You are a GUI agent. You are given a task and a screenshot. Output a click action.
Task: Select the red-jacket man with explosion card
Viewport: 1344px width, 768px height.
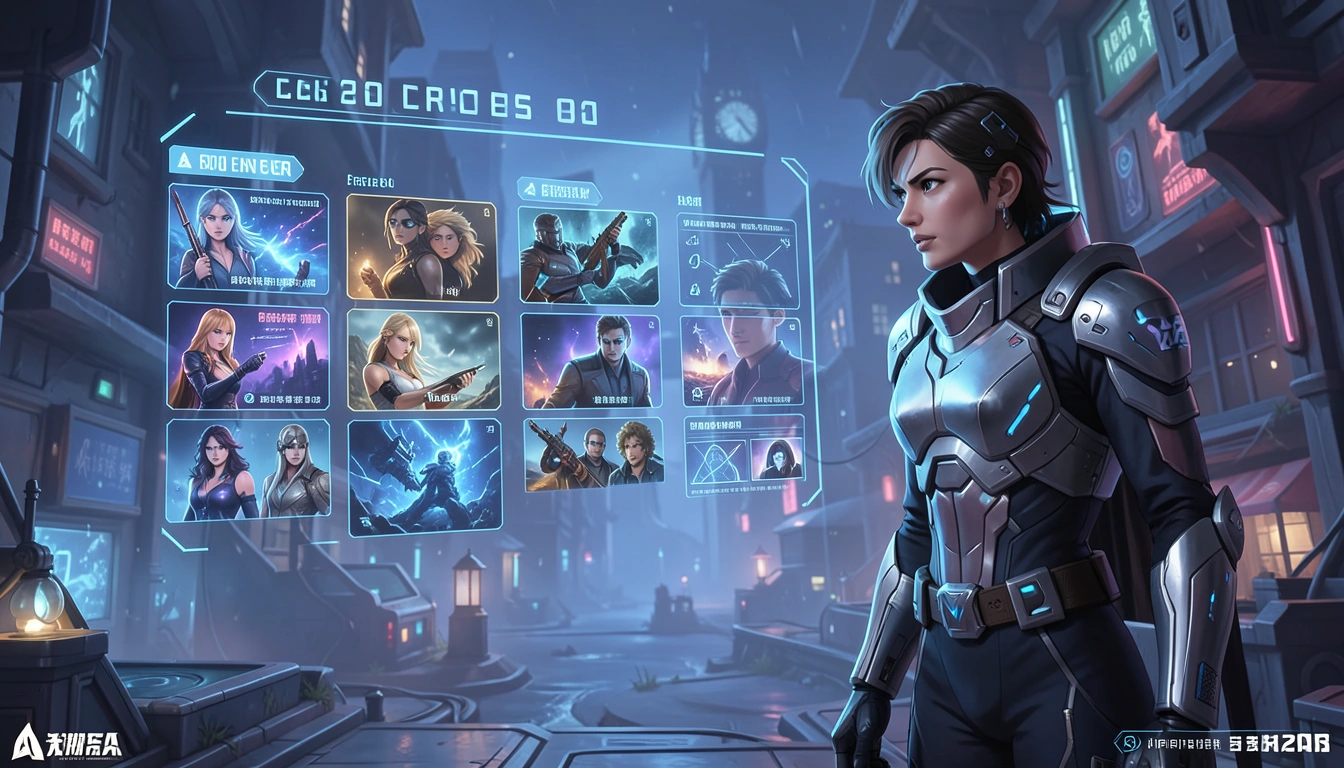point(741,361)
